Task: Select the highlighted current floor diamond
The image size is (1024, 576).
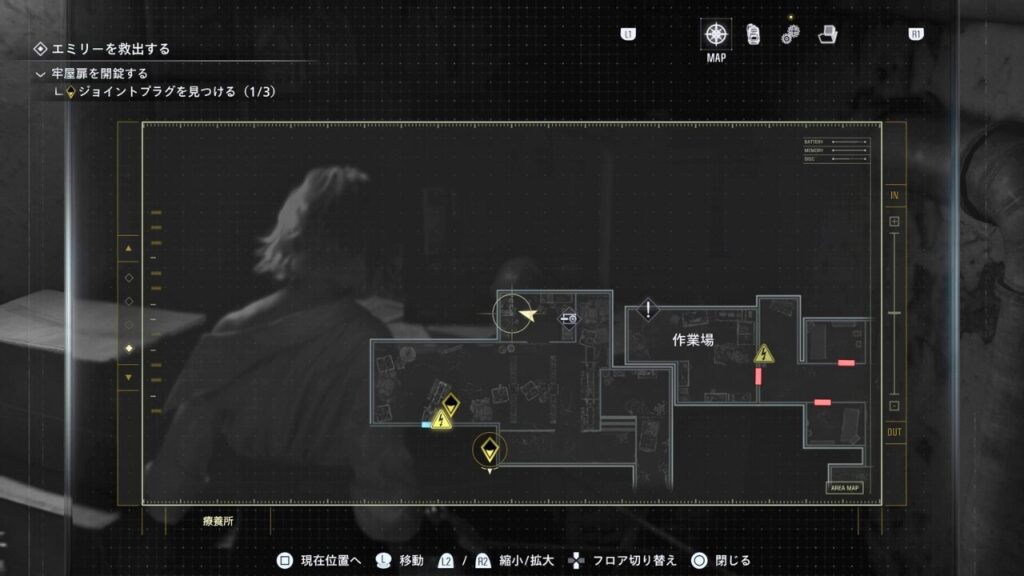Action: 128,348
